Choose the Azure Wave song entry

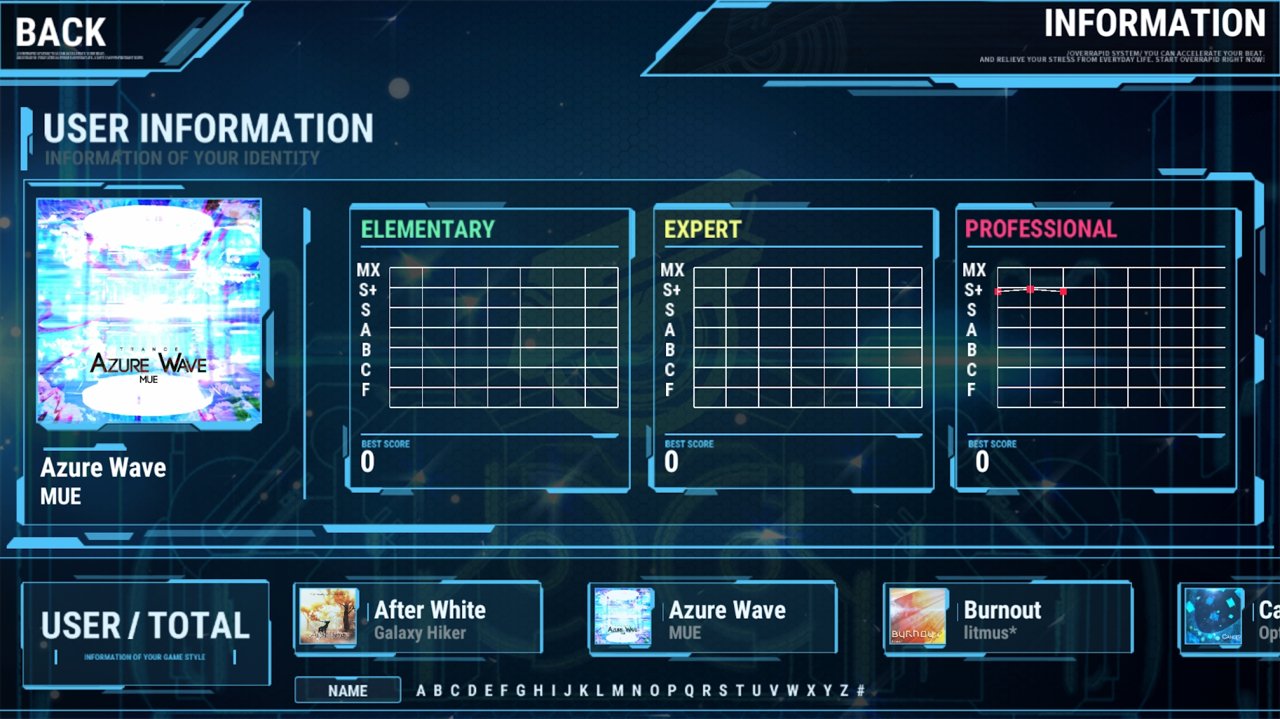(x=712, y=619)
